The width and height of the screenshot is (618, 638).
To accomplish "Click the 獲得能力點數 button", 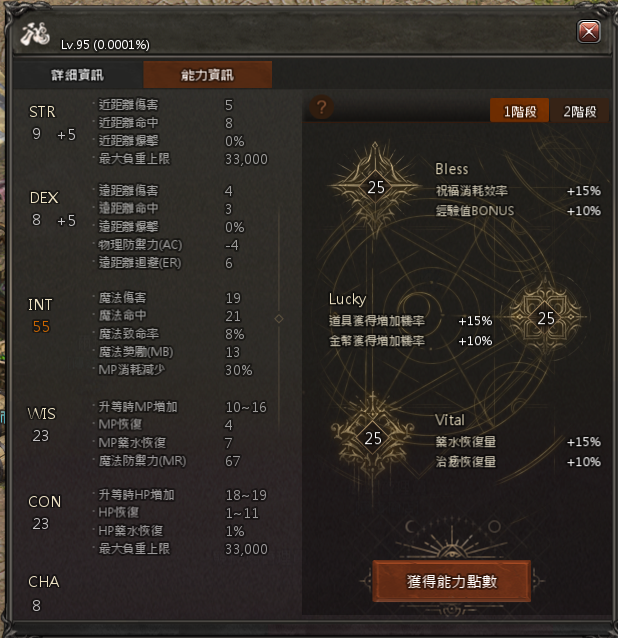I will click(x=449, y=581).
